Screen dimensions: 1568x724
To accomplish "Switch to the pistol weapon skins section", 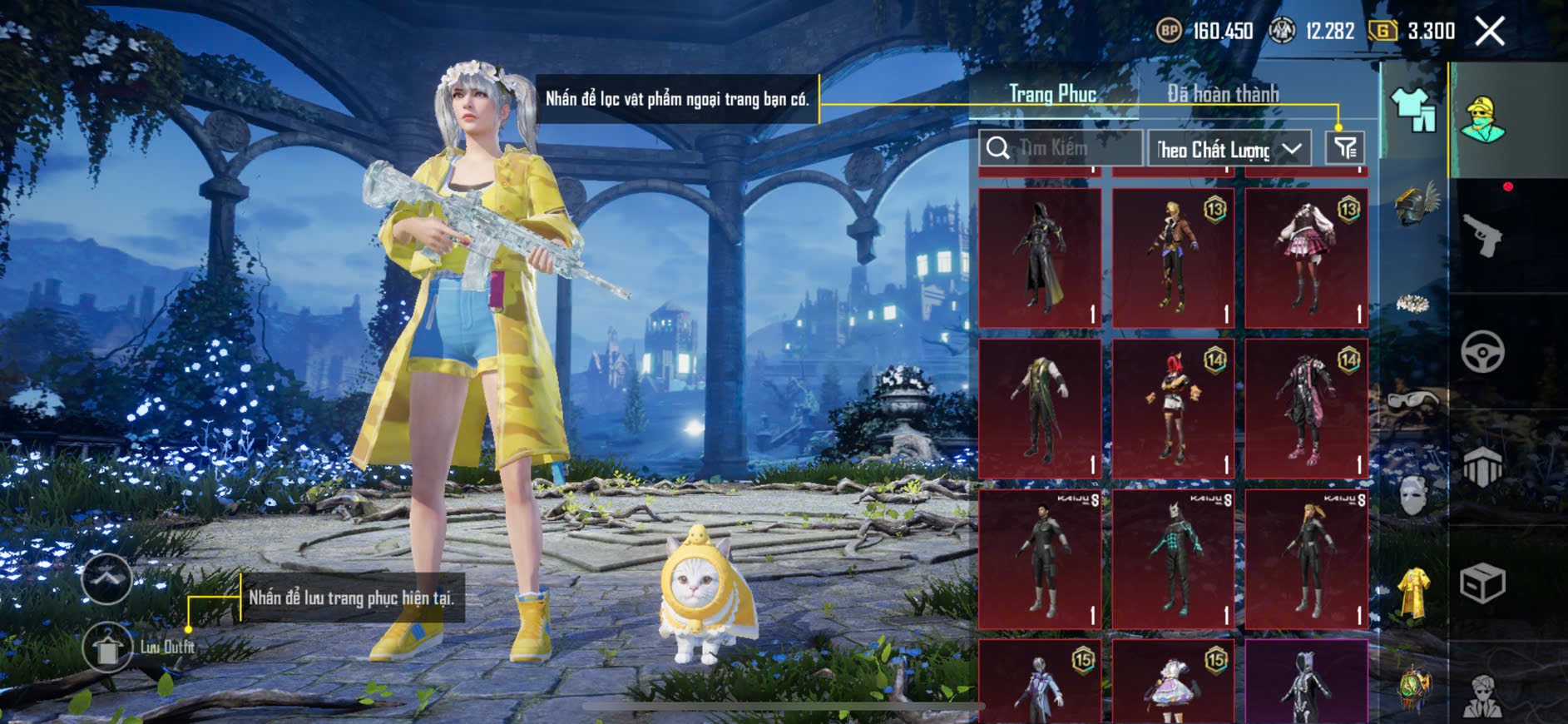I will pos(1482,236).
